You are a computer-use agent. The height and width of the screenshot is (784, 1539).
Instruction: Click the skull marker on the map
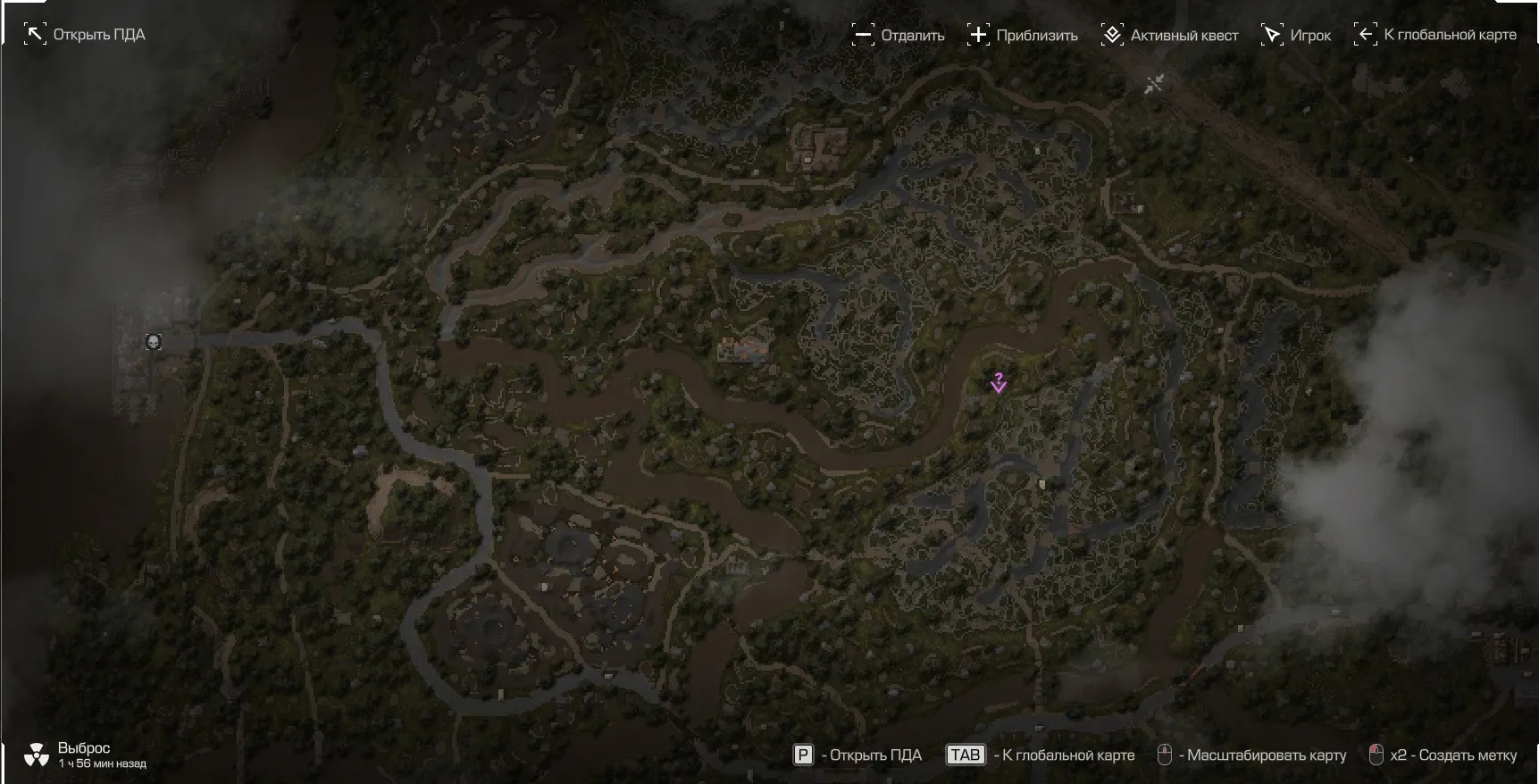[154, 342]
